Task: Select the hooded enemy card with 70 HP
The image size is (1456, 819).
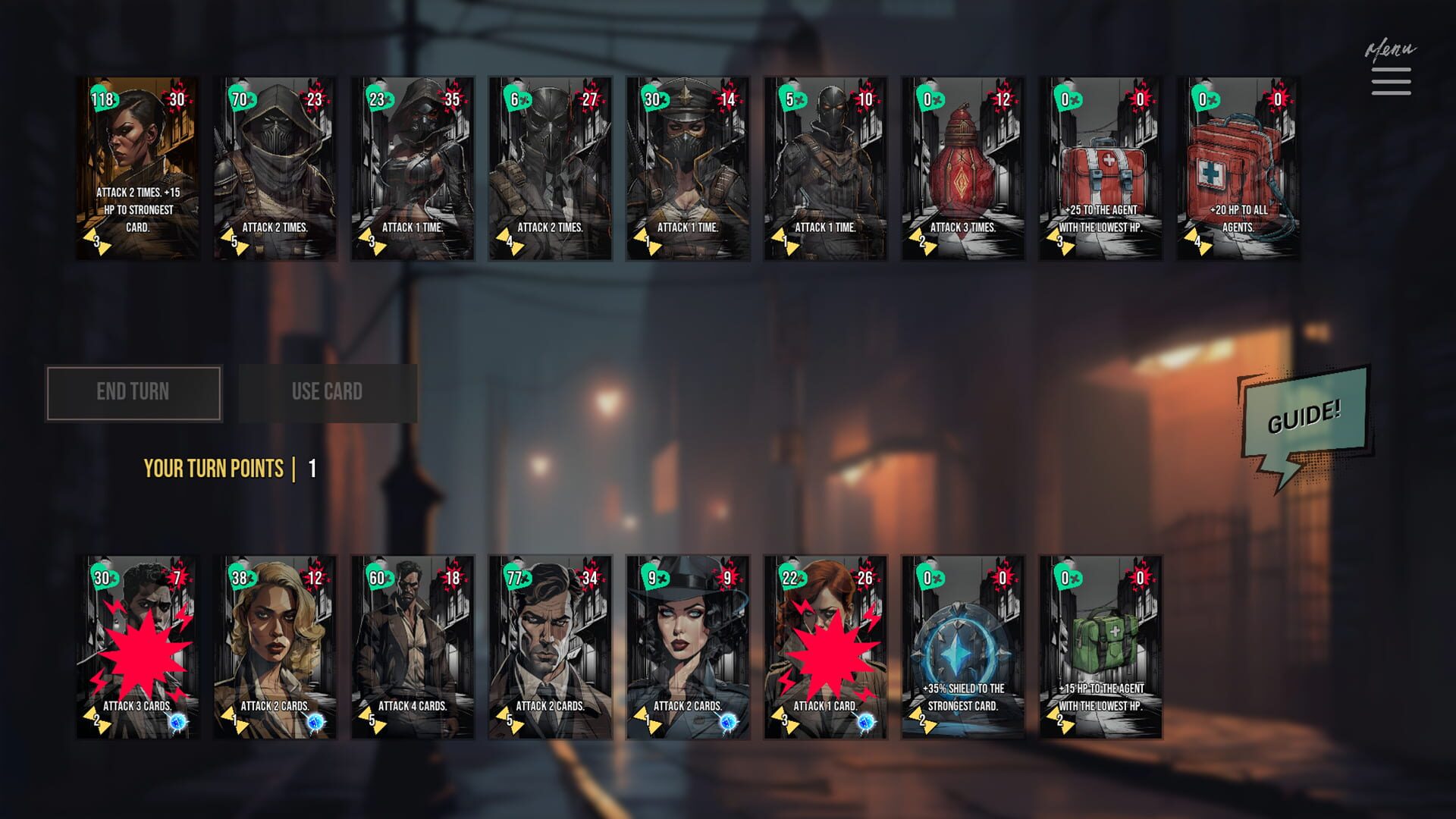Action: 275,168
